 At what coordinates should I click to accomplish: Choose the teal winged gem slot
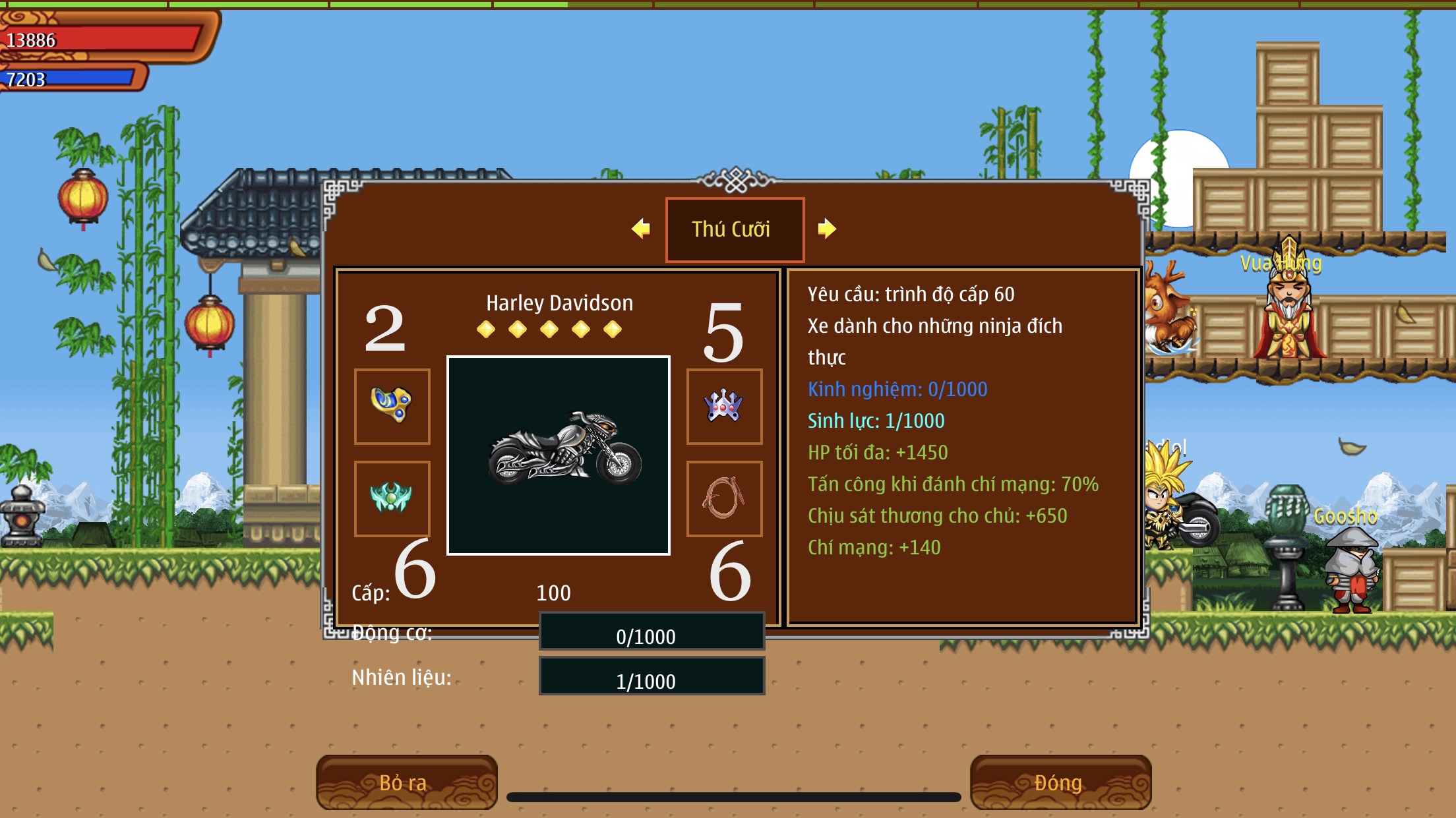tap(392, 498)
